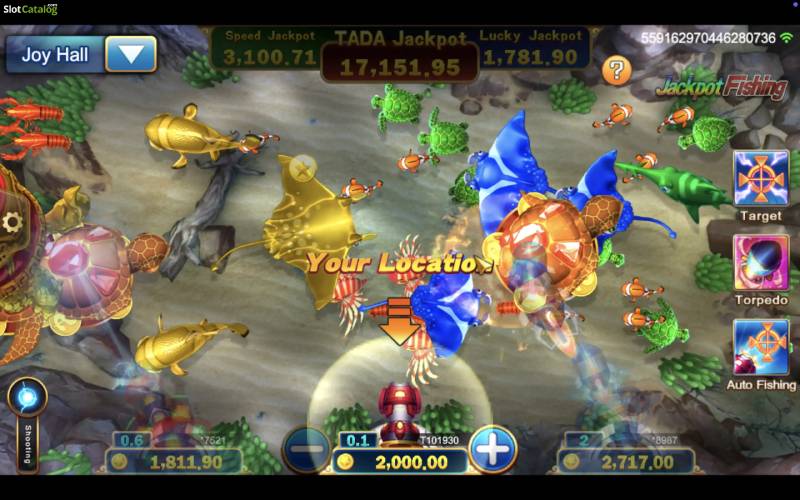Screen dimensions: 800x500
Task: Activate the Target skill
Action: pos(761,178)
